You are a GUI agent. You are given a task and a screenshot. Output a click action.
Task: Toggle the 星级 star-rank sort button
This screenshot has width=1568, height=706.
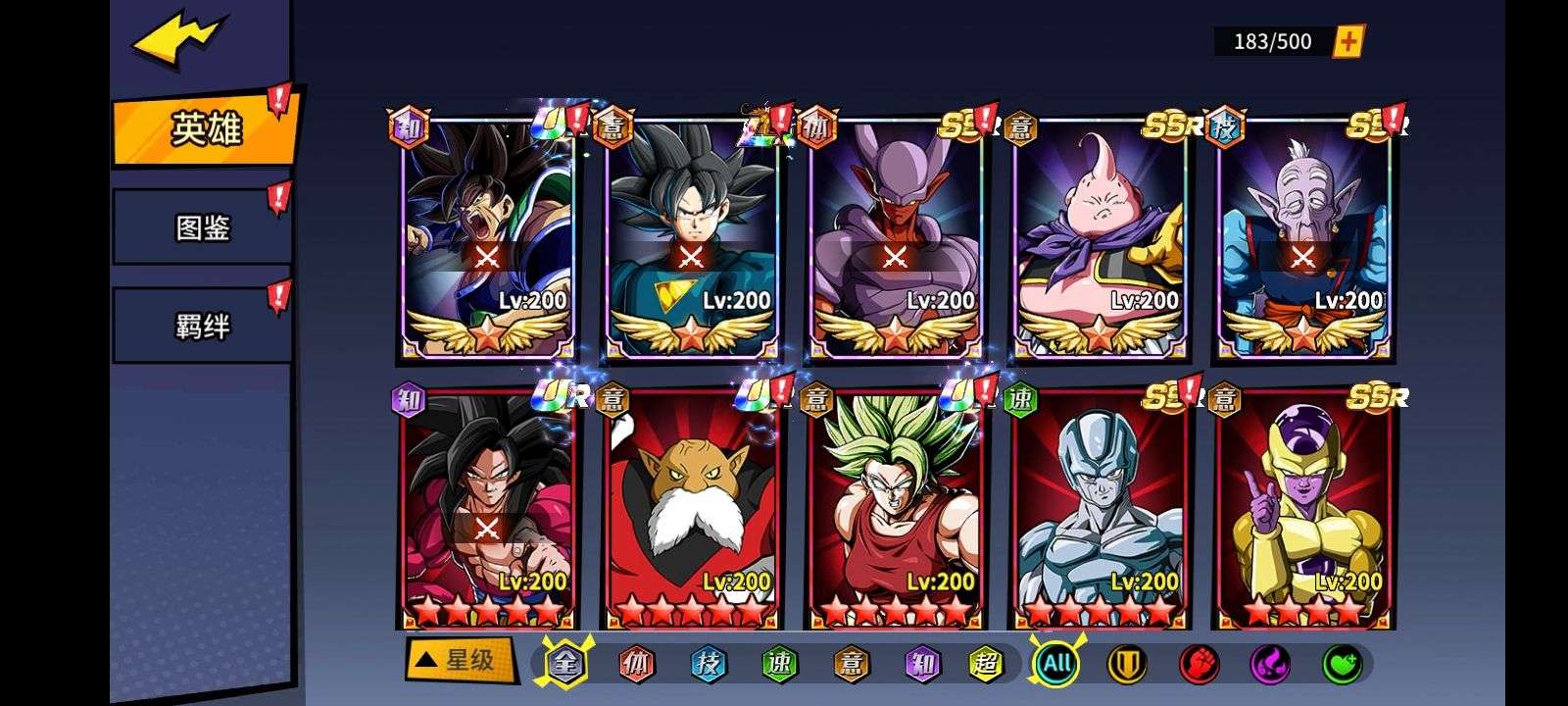coord(460,660)
